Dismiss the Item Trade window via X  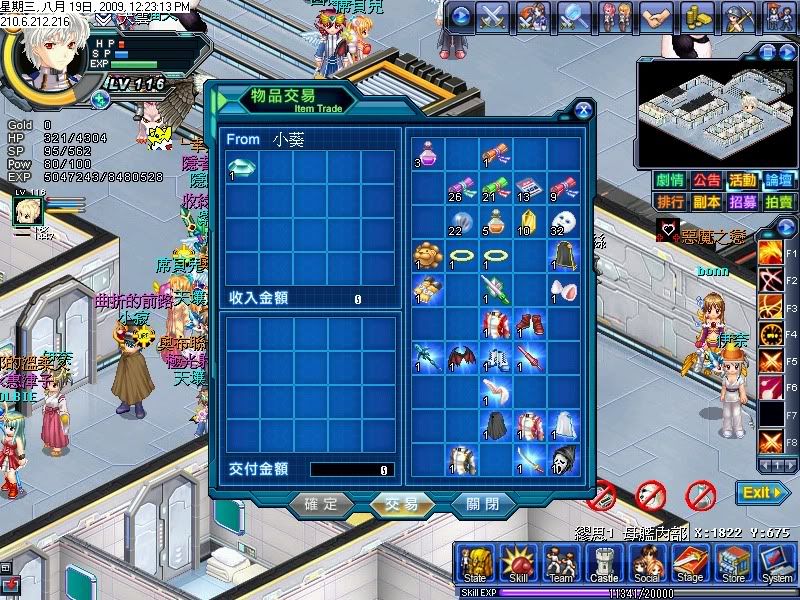click(x=582, y=110)
